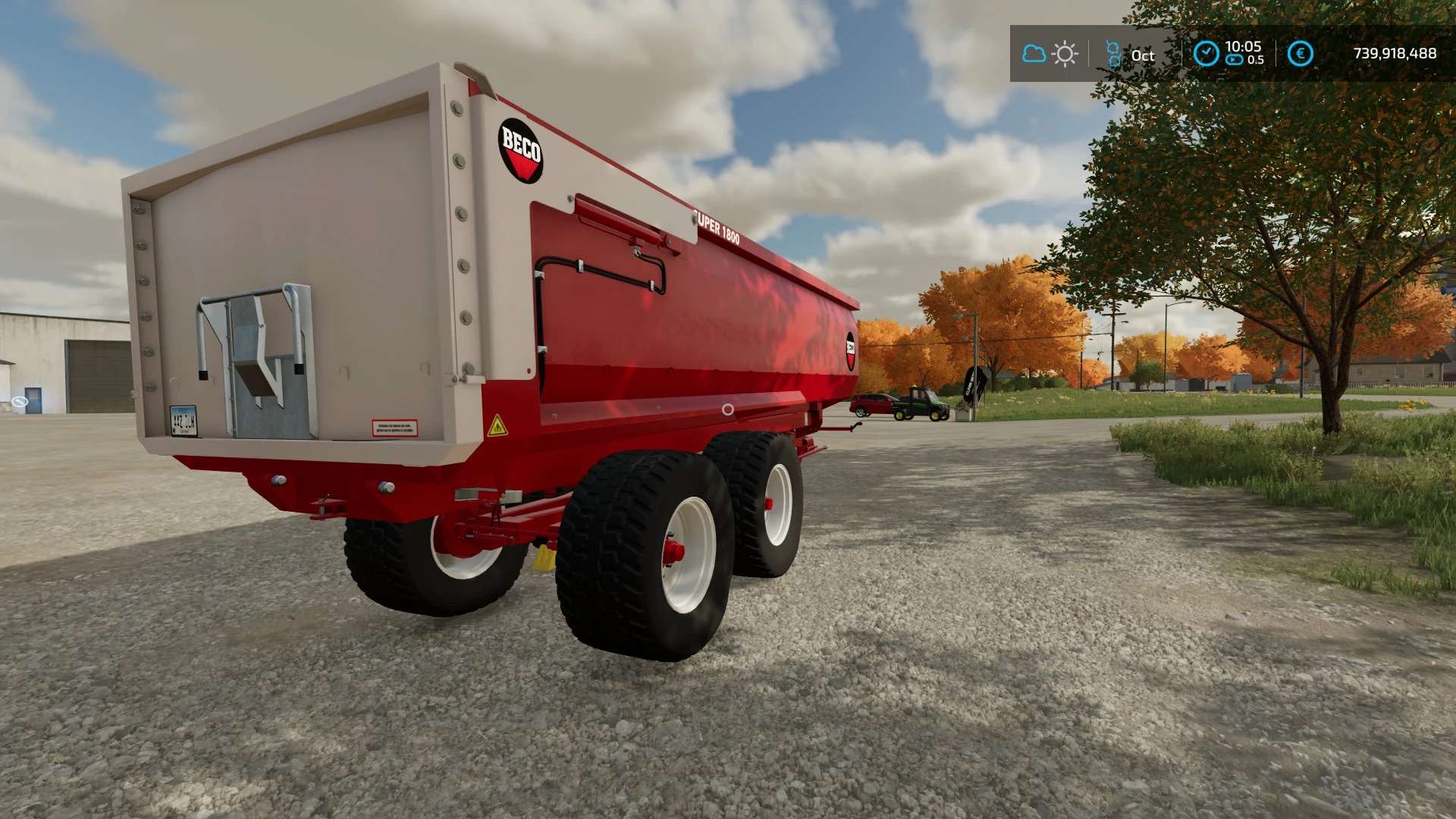This screenshot has width=1456, height=819.
Task: Select the October season calendar icon
Action: point(1112,54)
